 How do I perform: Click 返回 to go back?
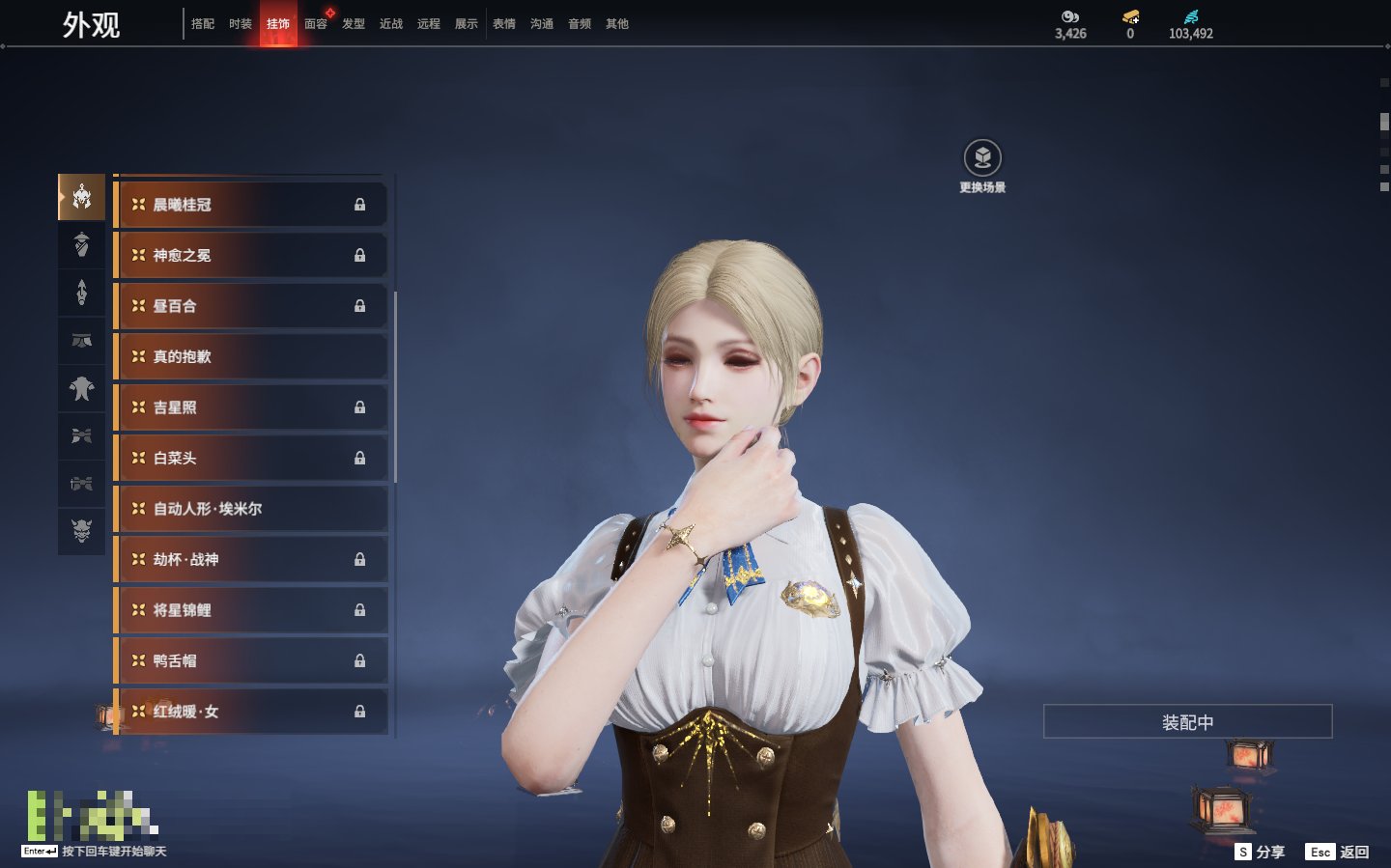pos(1338,852)
